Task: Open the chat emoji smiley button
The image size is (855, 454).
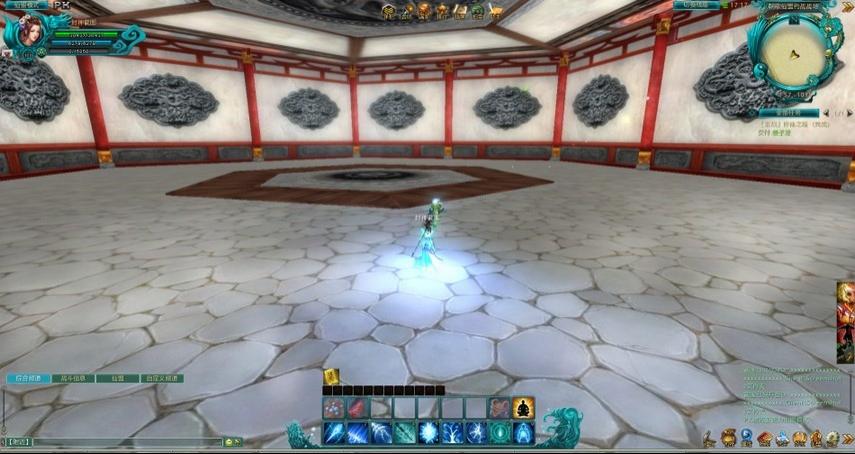Action: click(x=229, y=441)
